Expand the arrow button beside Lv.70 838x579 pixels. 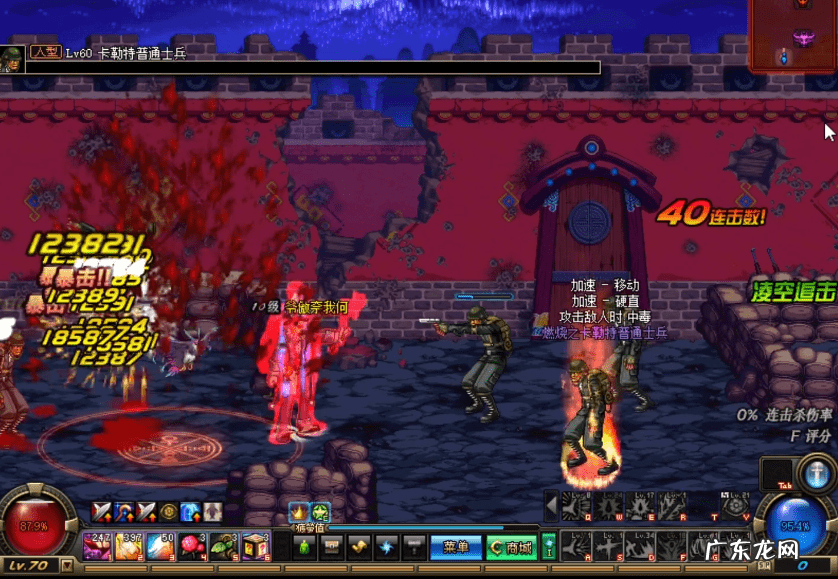point(66,566)
